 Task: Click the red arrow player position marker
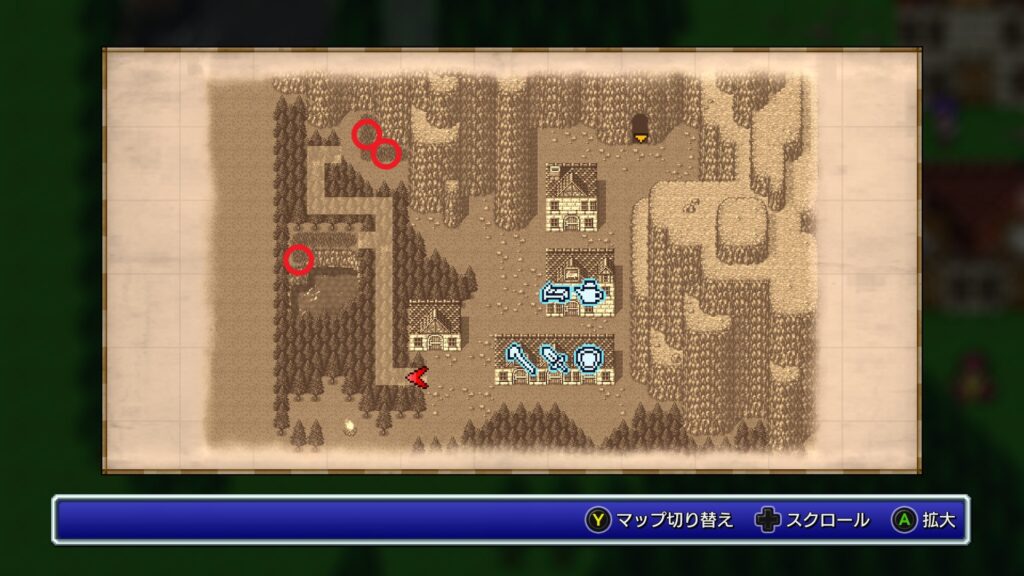tap(417, 377)
